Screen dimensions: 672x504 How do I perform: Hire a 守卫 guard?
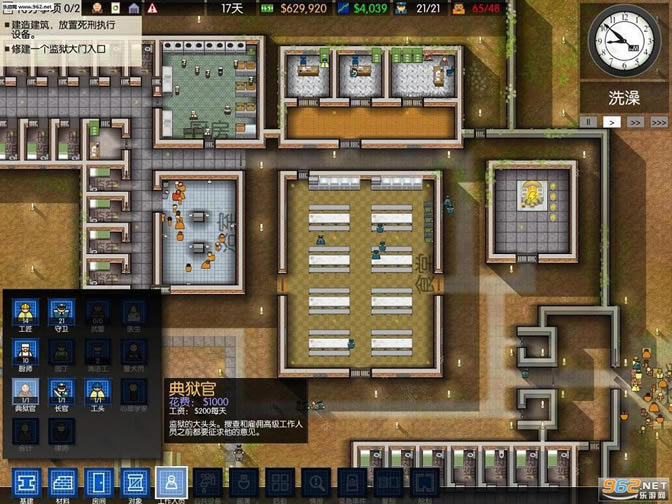(x=62, y=313)
